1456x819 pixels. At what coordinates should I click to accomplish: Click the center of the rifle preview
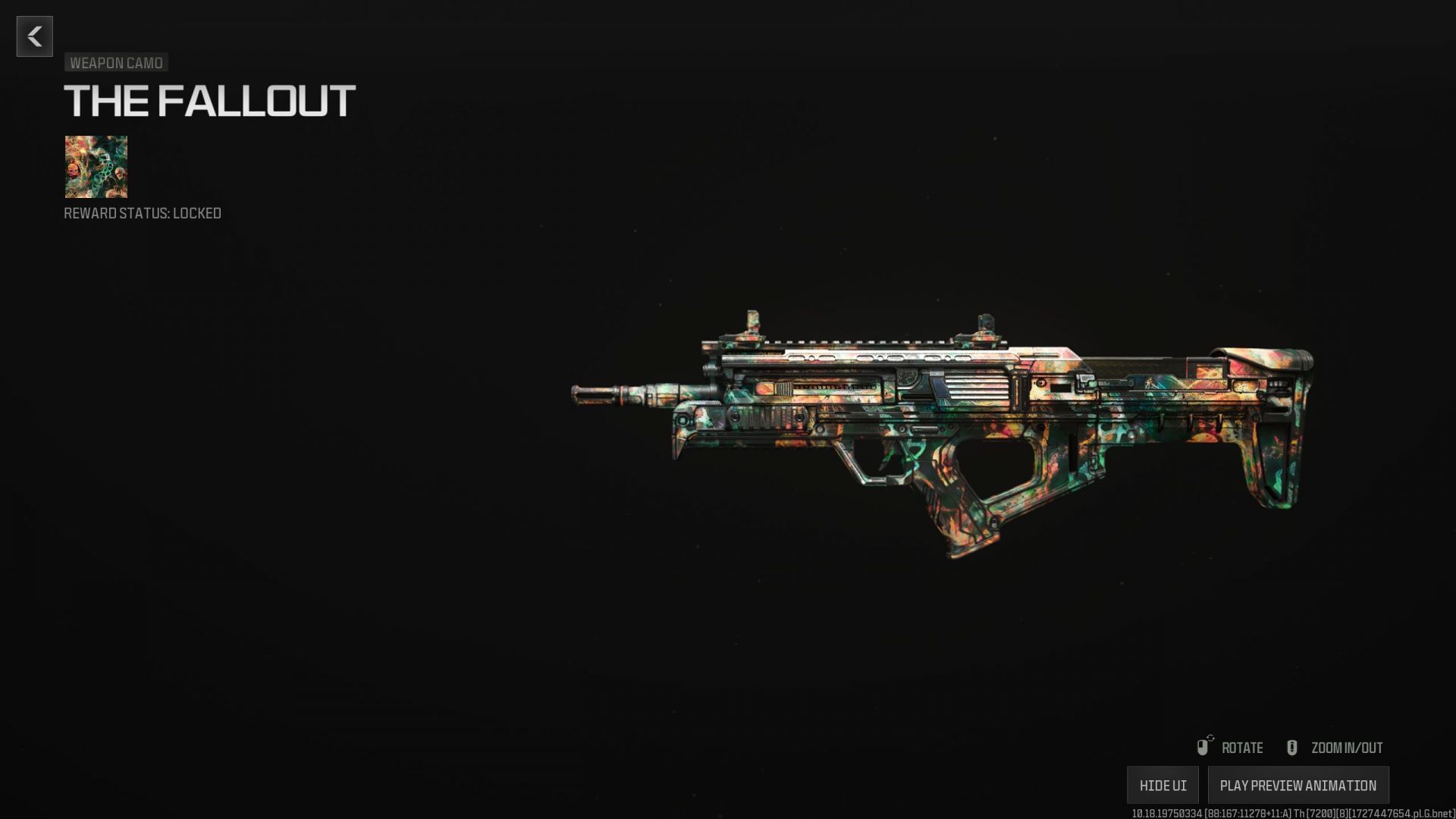948,425
